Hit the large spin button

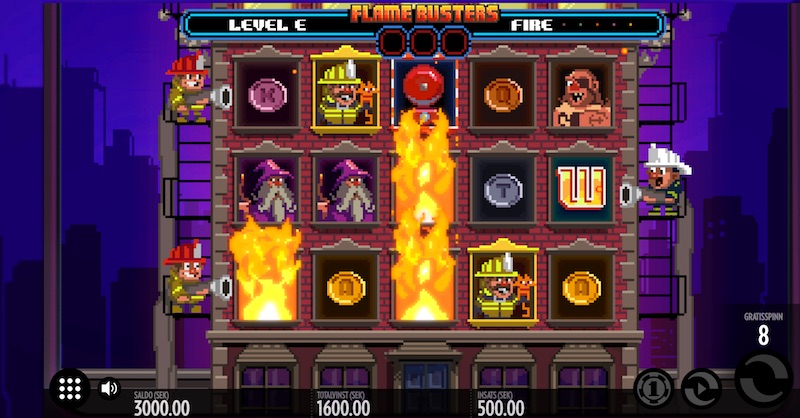762,381
